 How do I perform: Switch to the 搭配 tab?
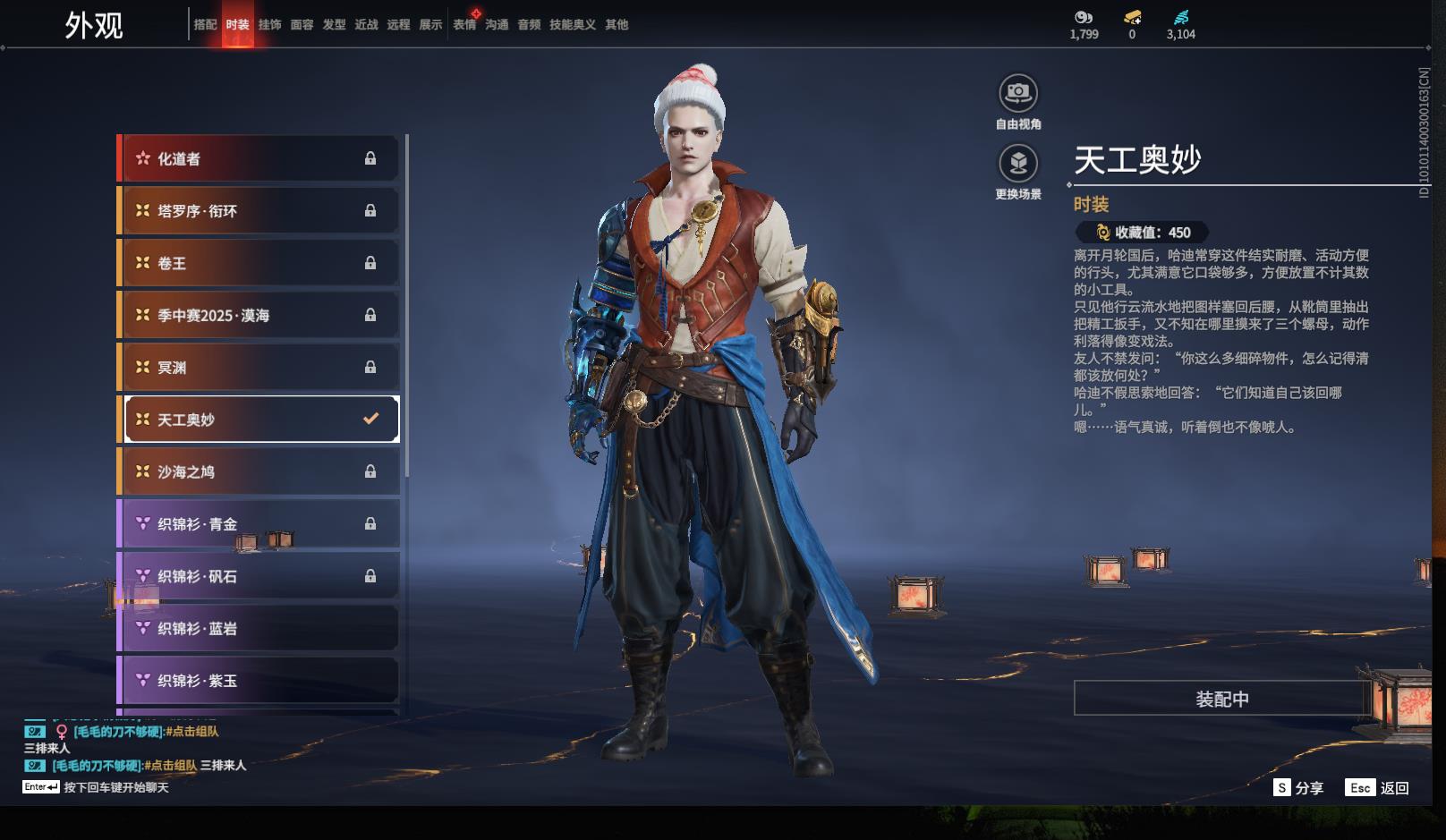pyautogui.click(x=205, y=25)
